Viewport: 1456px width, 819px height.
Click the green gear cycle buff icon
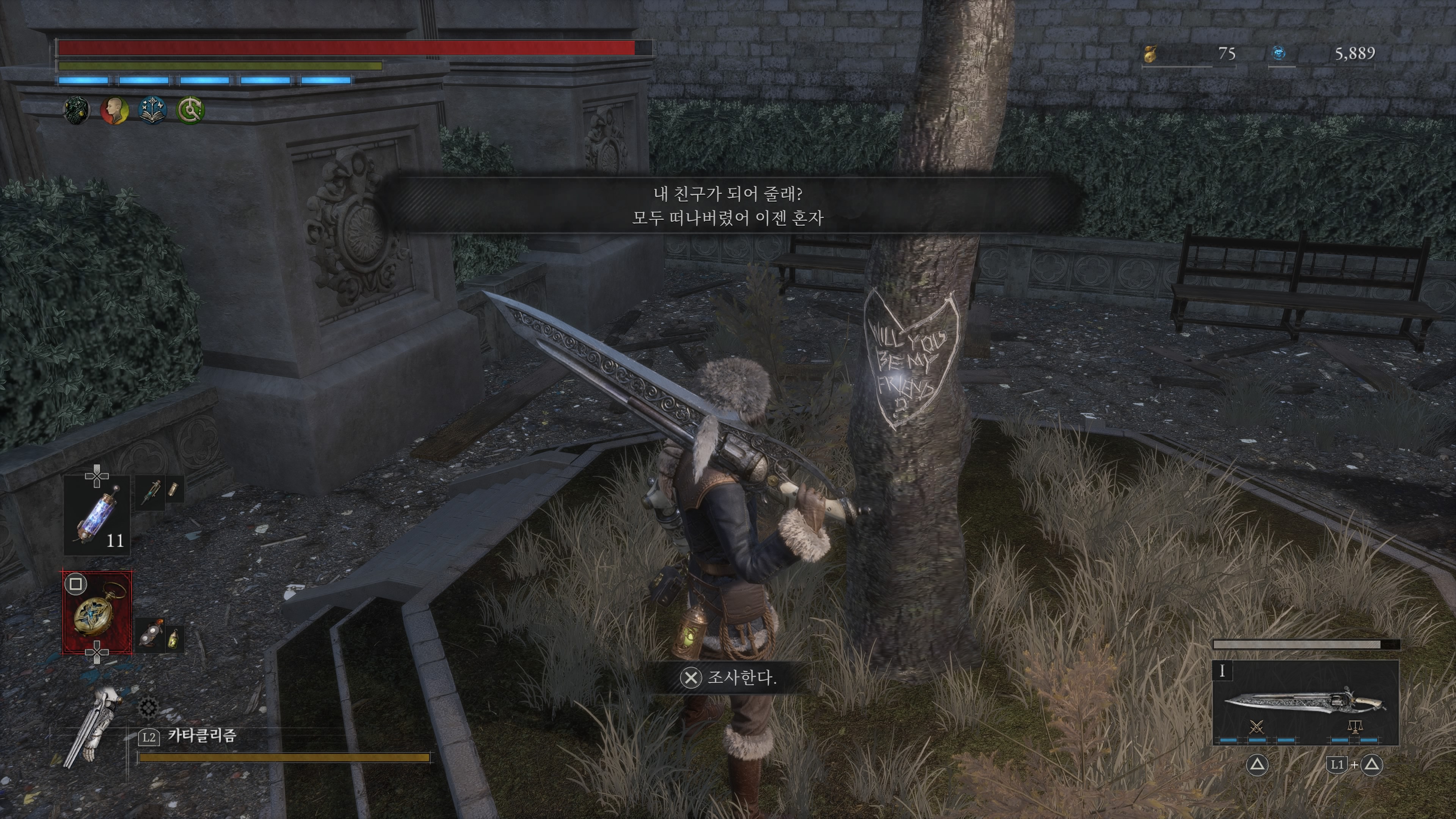[190, 110]
